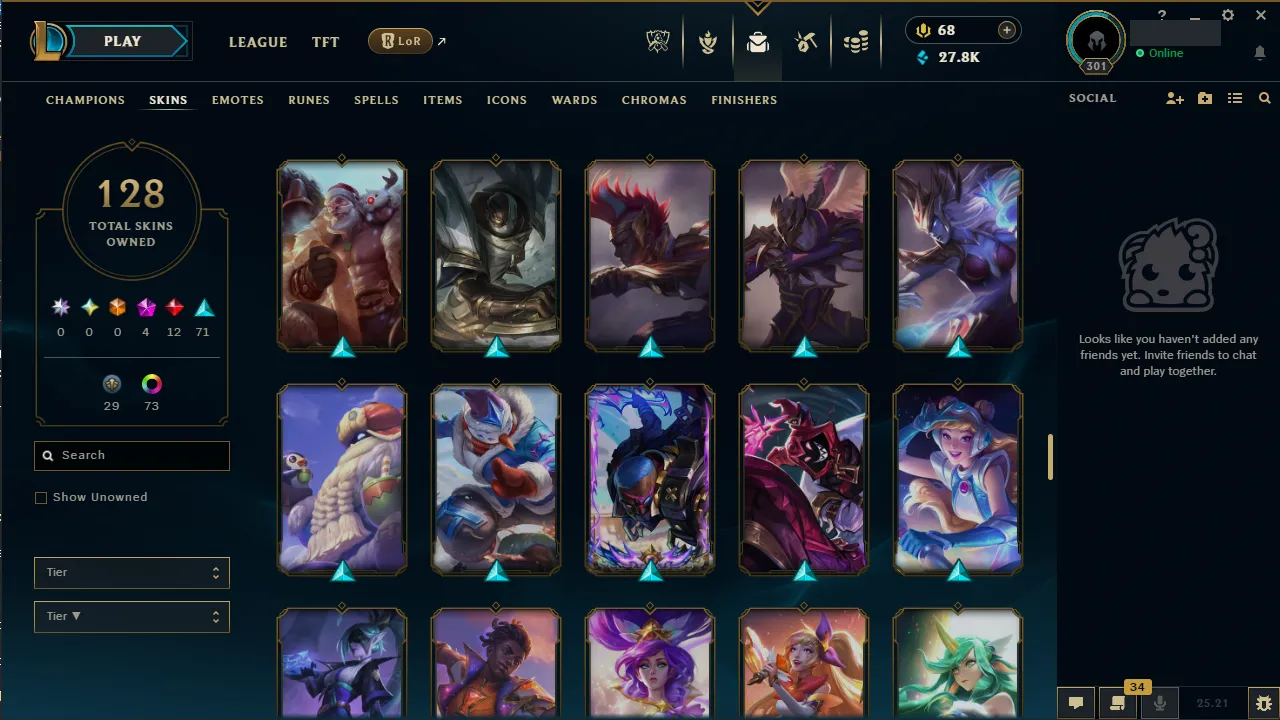This screenshot has height=720, width=1280.
Task: Open the store coin stack icon
Action: coord(856,42)
